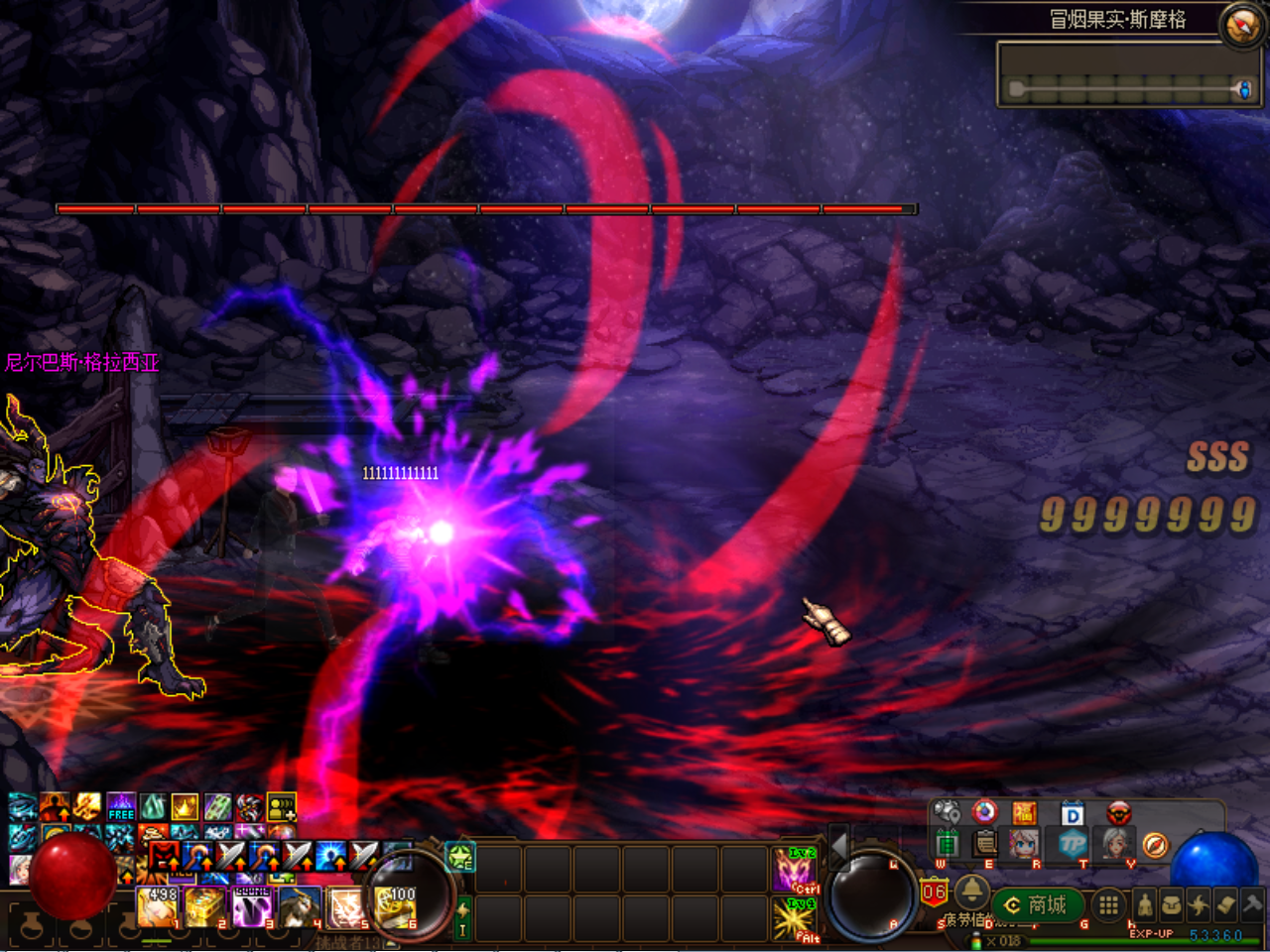Select the hammer crafting icon at bottom right
1270x952 pixels.
1251,905
